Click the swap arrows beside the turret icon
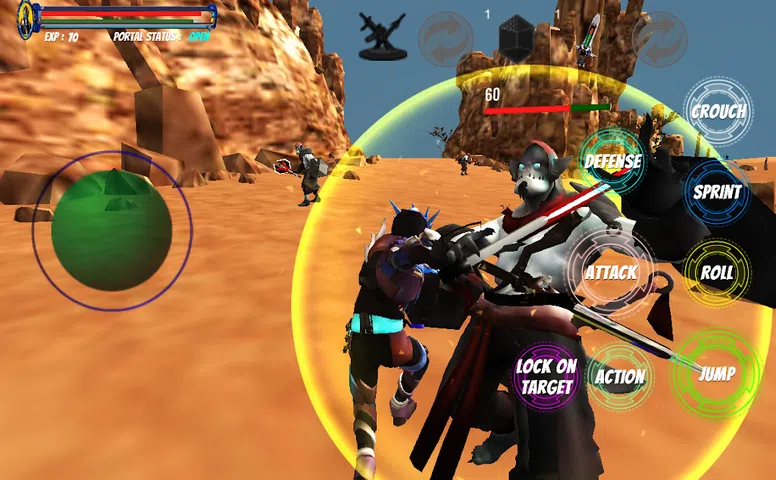Viewport: 776px width, 480px height. tap(446, 38)
